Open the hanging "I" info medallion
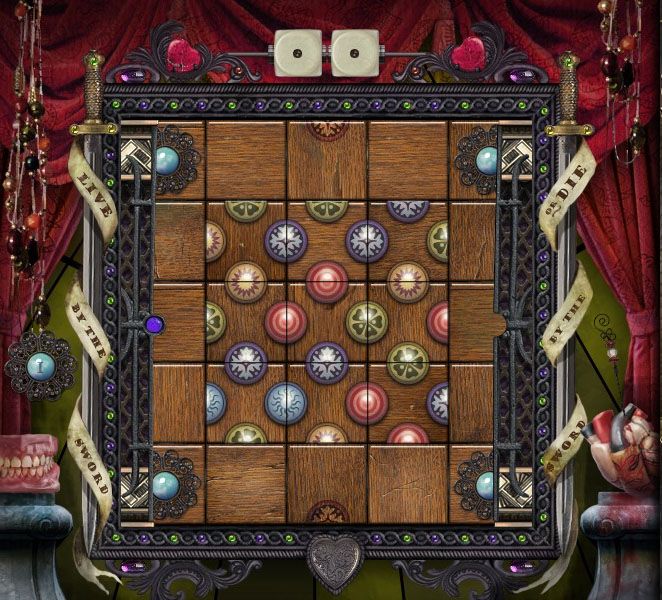The image size is (662, 600). (40, 364)
